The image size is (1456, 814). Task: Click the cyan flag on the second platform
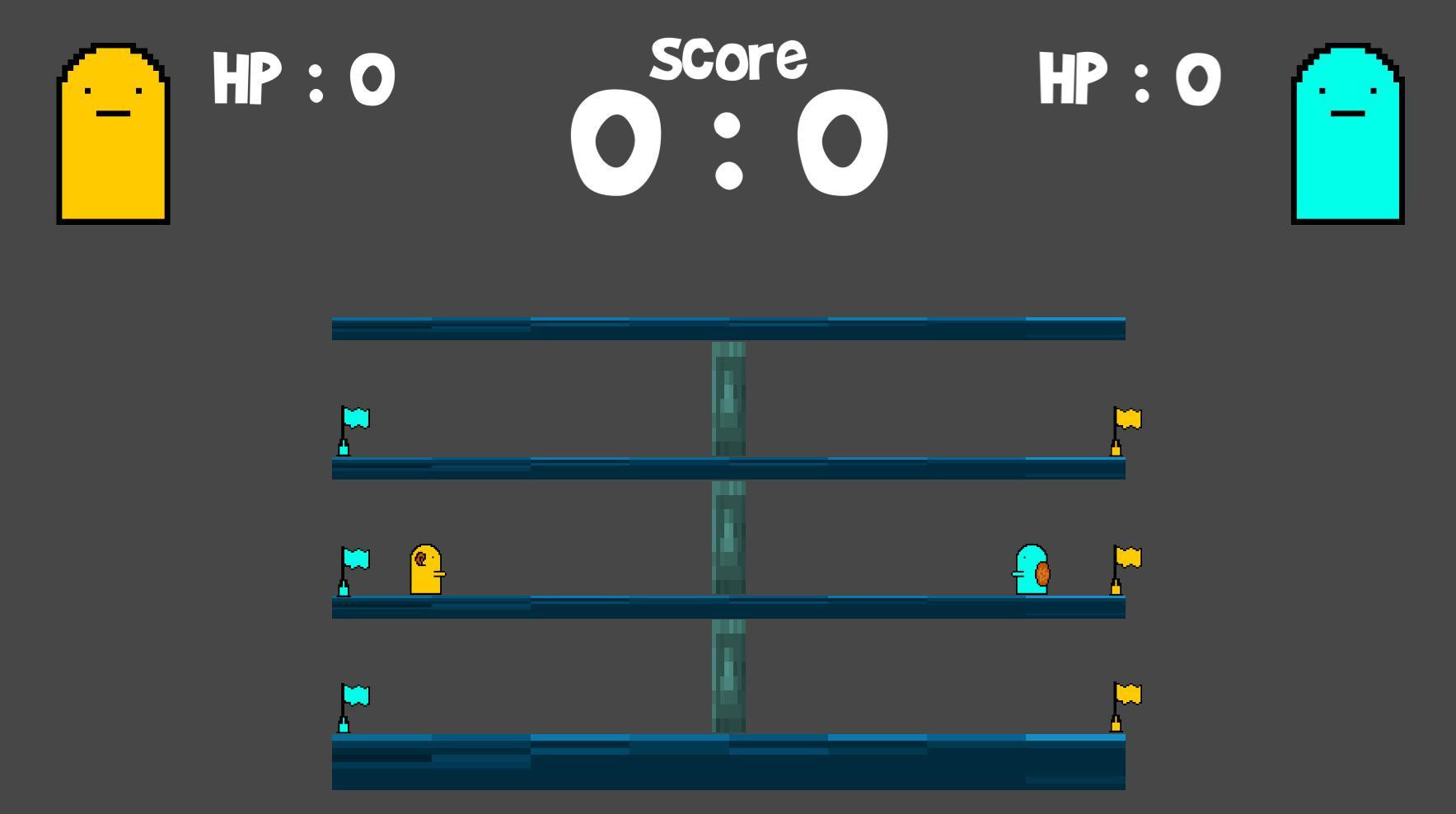(x=354, y=420)
